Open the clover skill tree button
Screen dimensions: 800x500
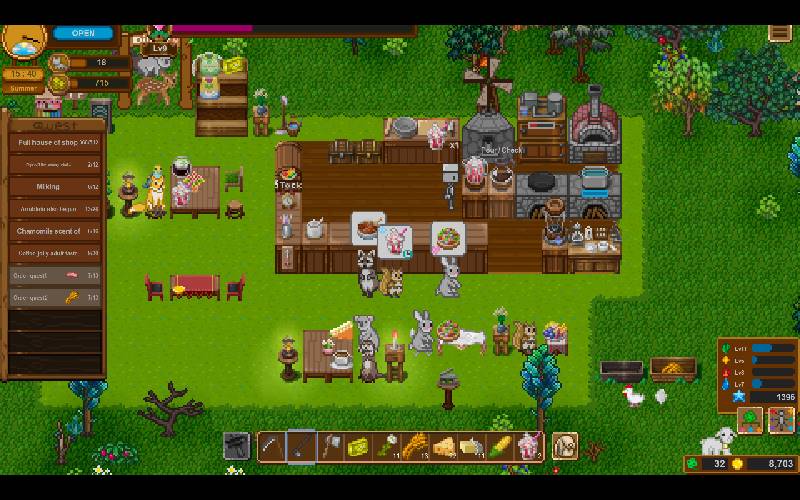[749, 421]
